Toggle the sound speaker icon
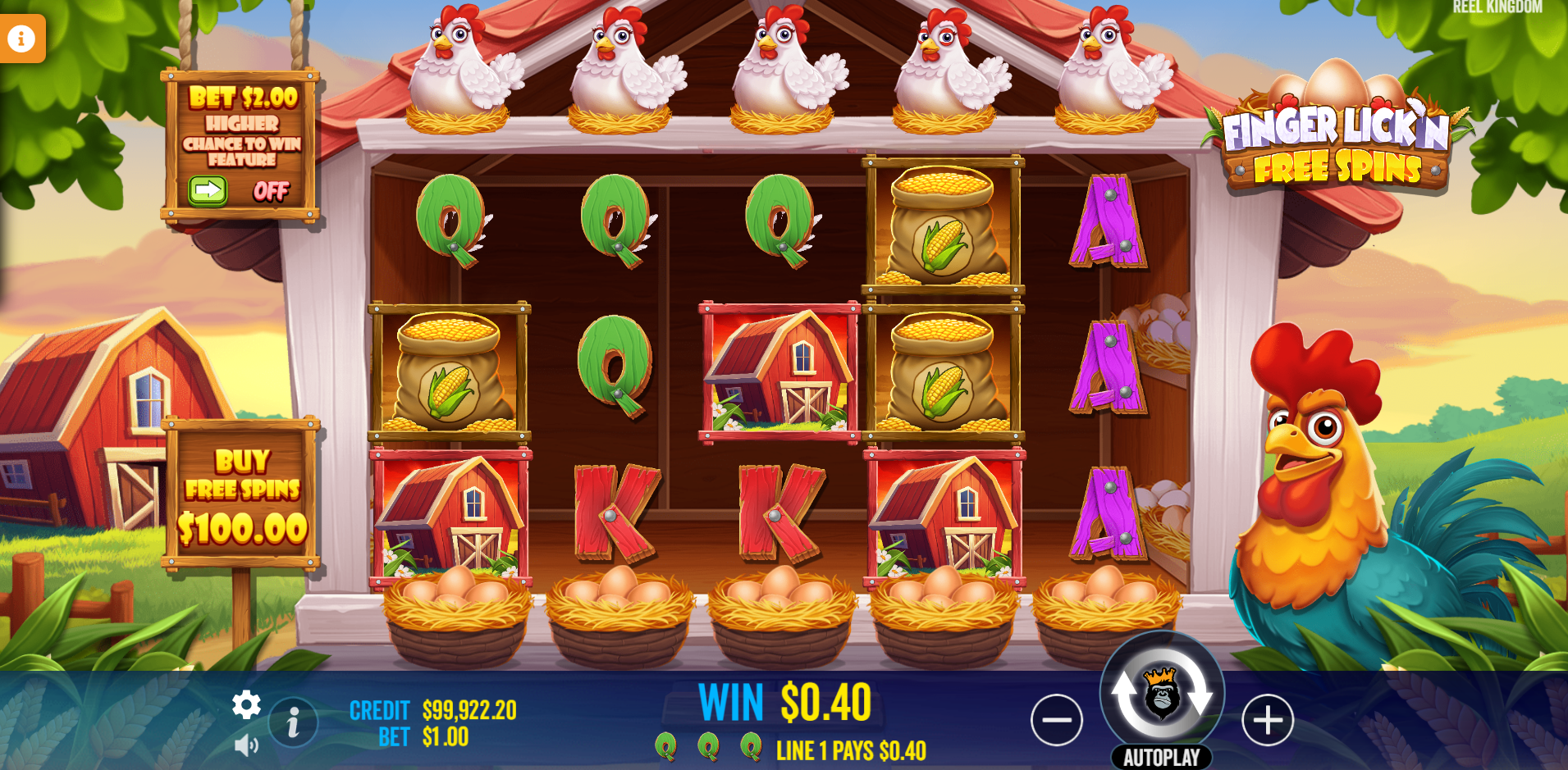 [246, 745]
